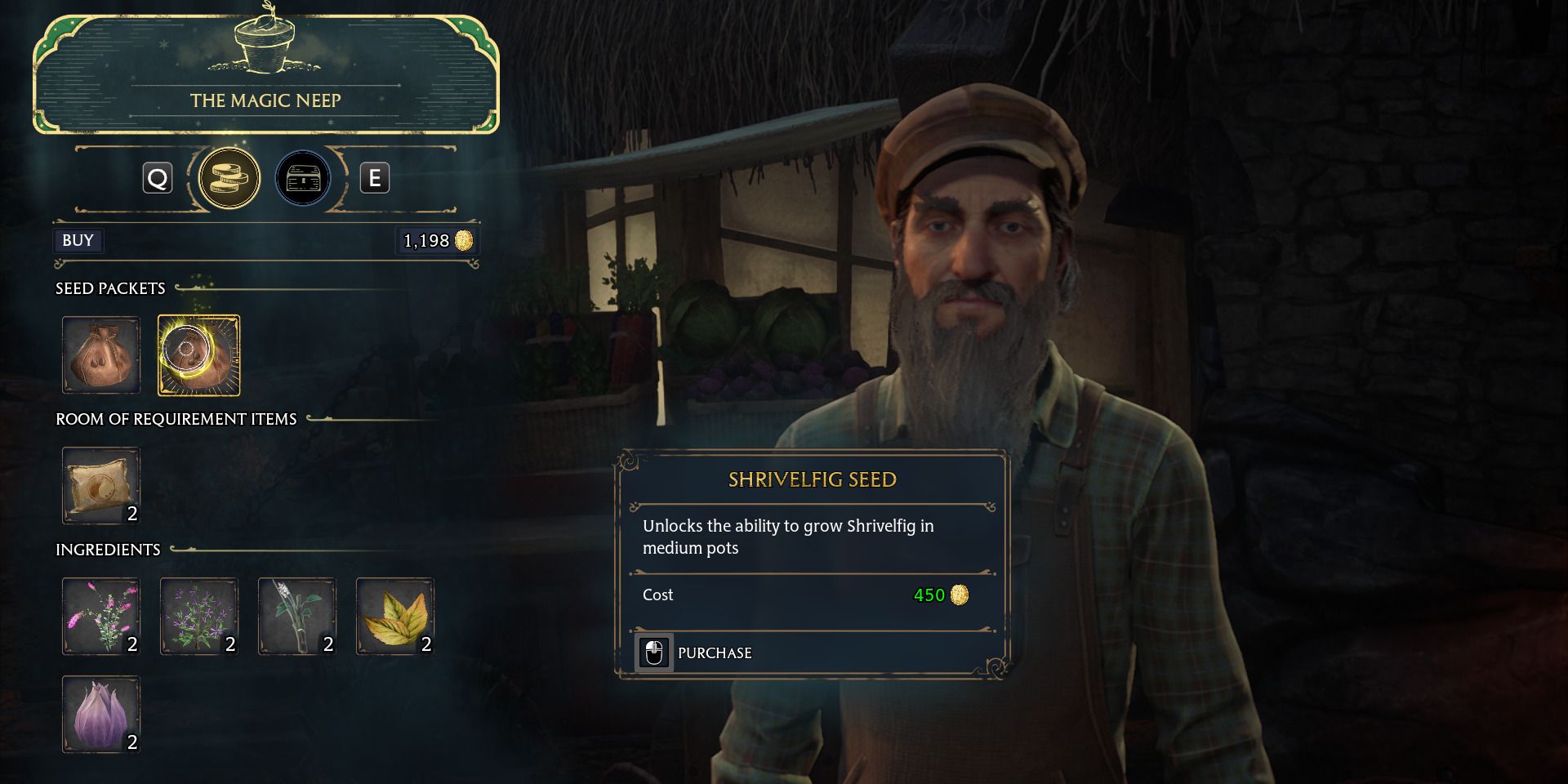Click the 1,198 gold balance display
Image resolution: width=1568 pixels, height=784 pixels.
[437, 240]
